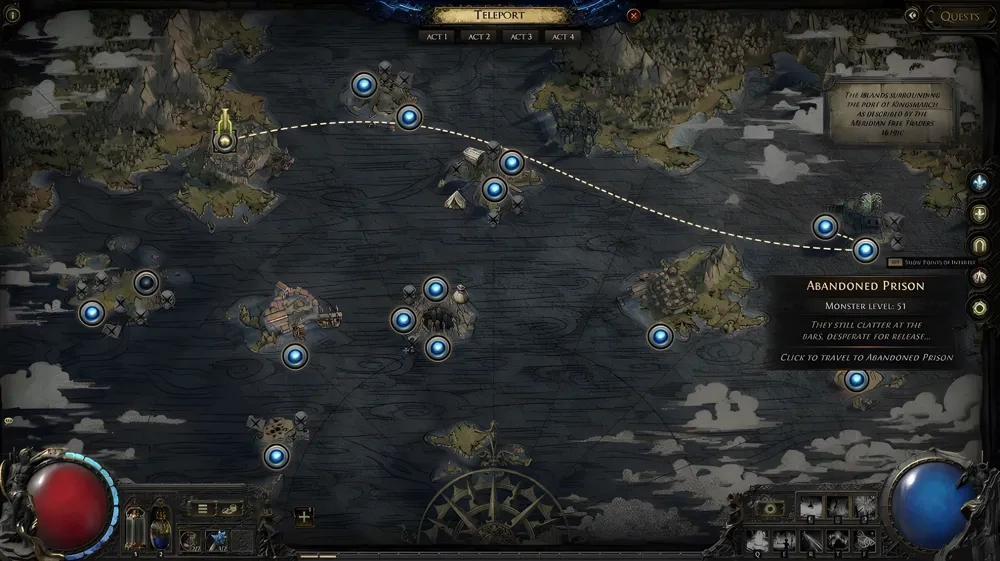Open the three-line menu button
The height and width of the screenshot is (561, 1000).
[x=203, y=509]
